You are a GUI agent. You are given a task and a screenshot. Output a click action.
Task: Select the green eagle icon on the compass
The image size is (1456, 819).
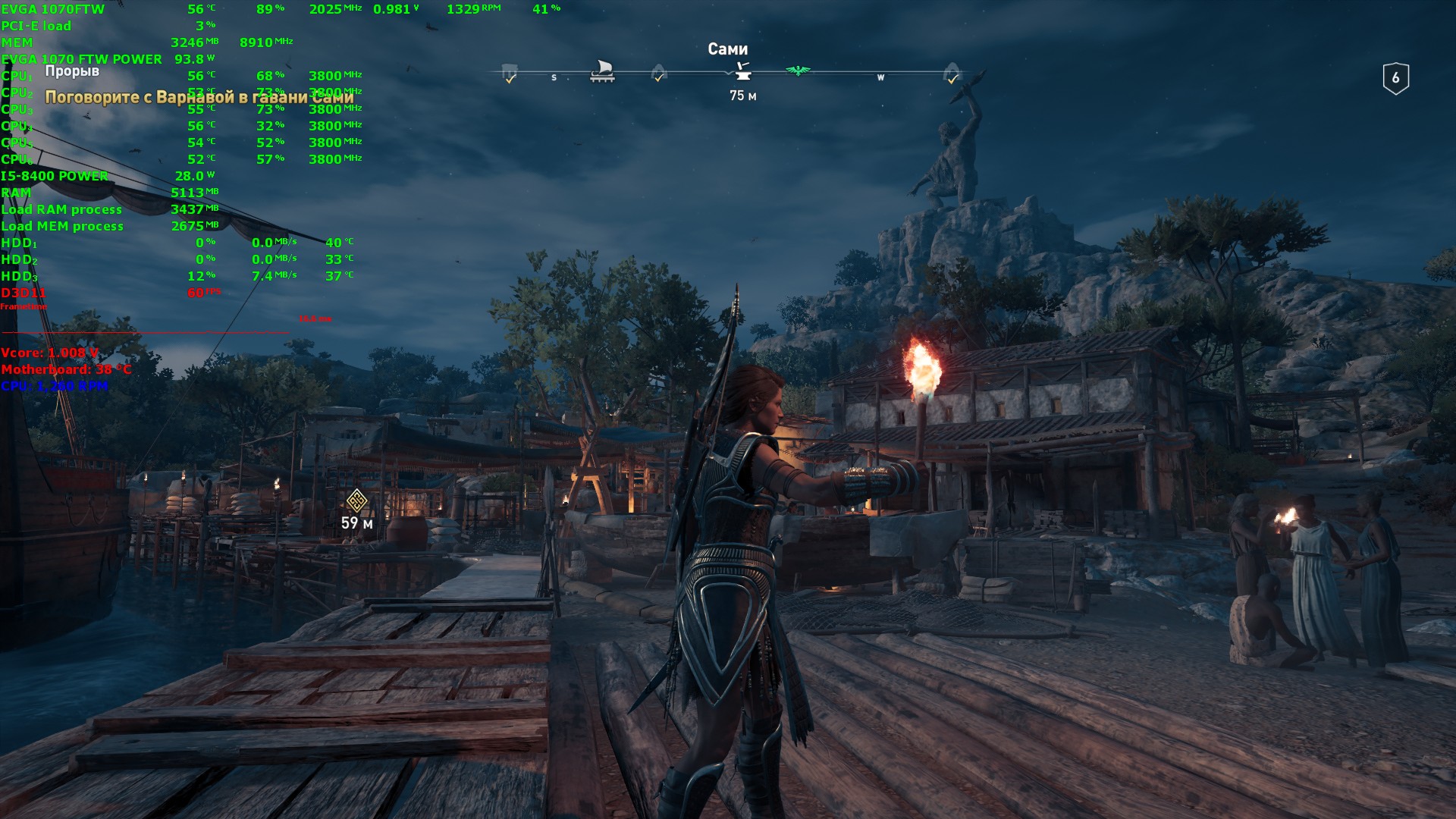point(798,71)
